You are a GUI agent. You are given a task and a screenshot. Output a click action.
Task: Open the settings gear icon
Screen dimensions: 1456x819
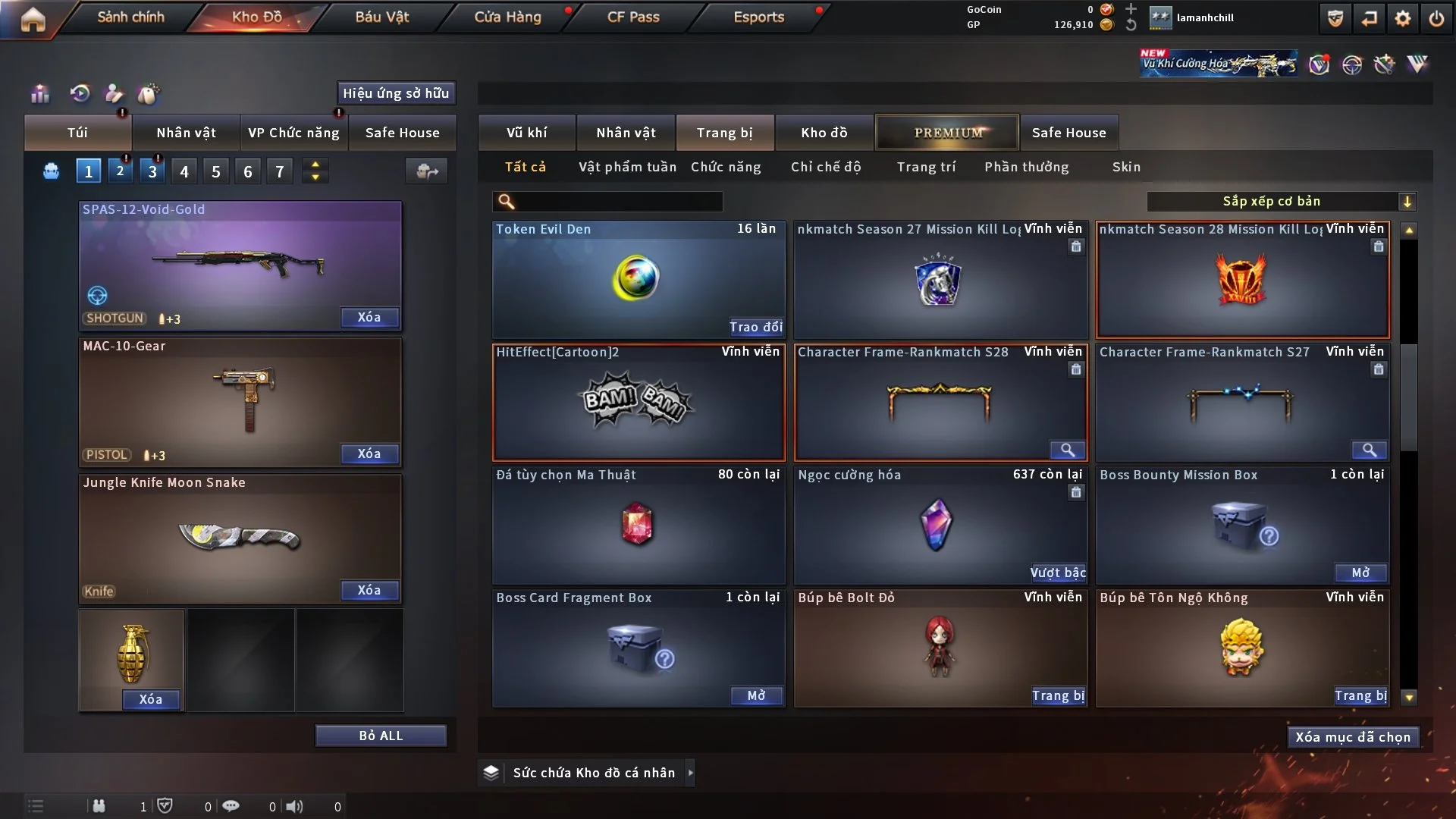(1403, 18)
